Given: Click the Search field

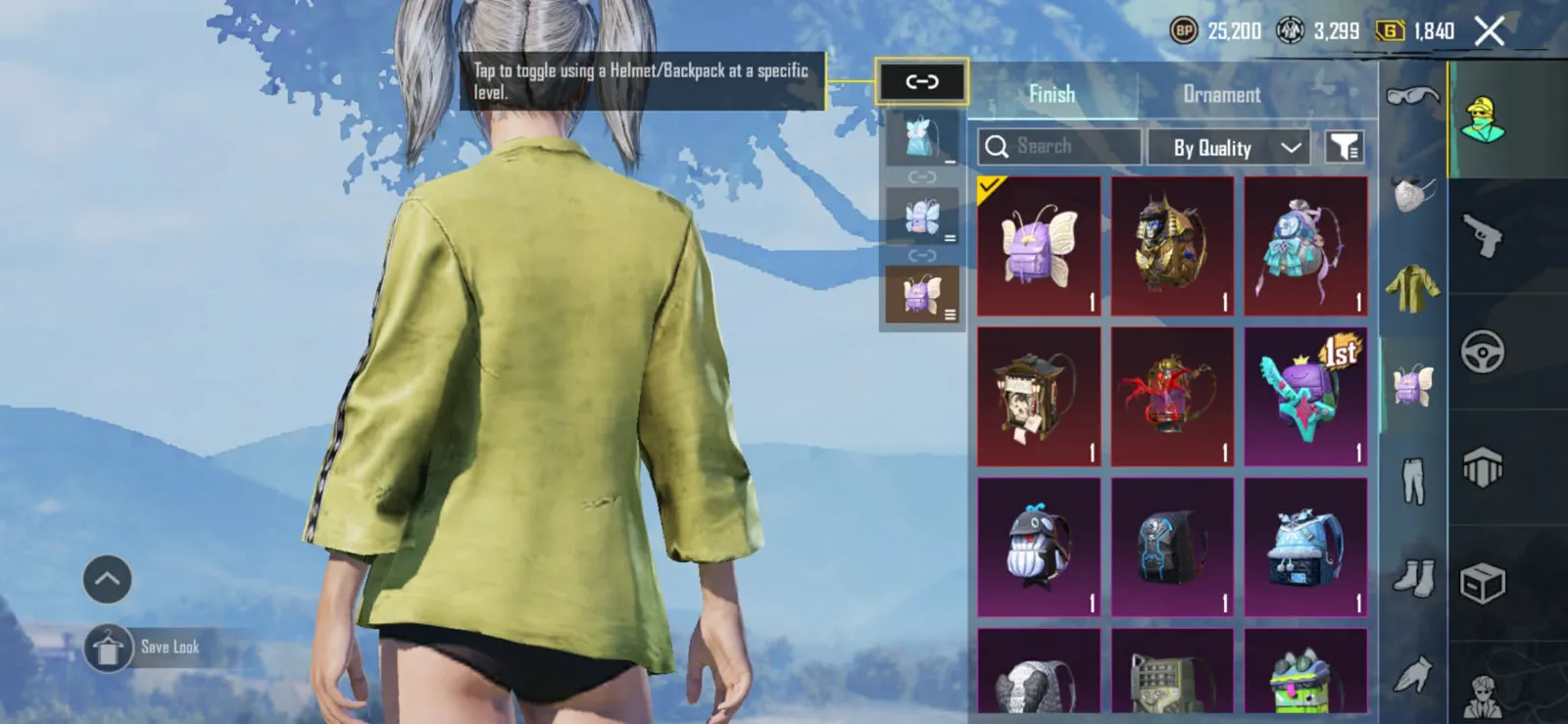Looking at the screenshot, I should tap(1059, 147).
